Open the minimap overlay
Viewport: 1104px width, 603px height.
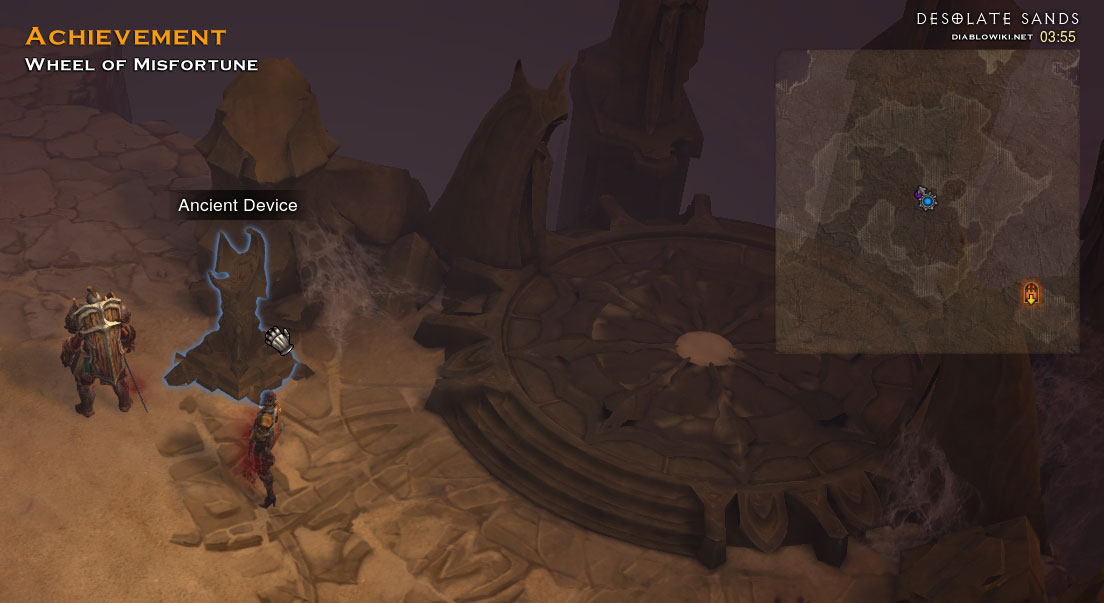(x=927, y=201)
